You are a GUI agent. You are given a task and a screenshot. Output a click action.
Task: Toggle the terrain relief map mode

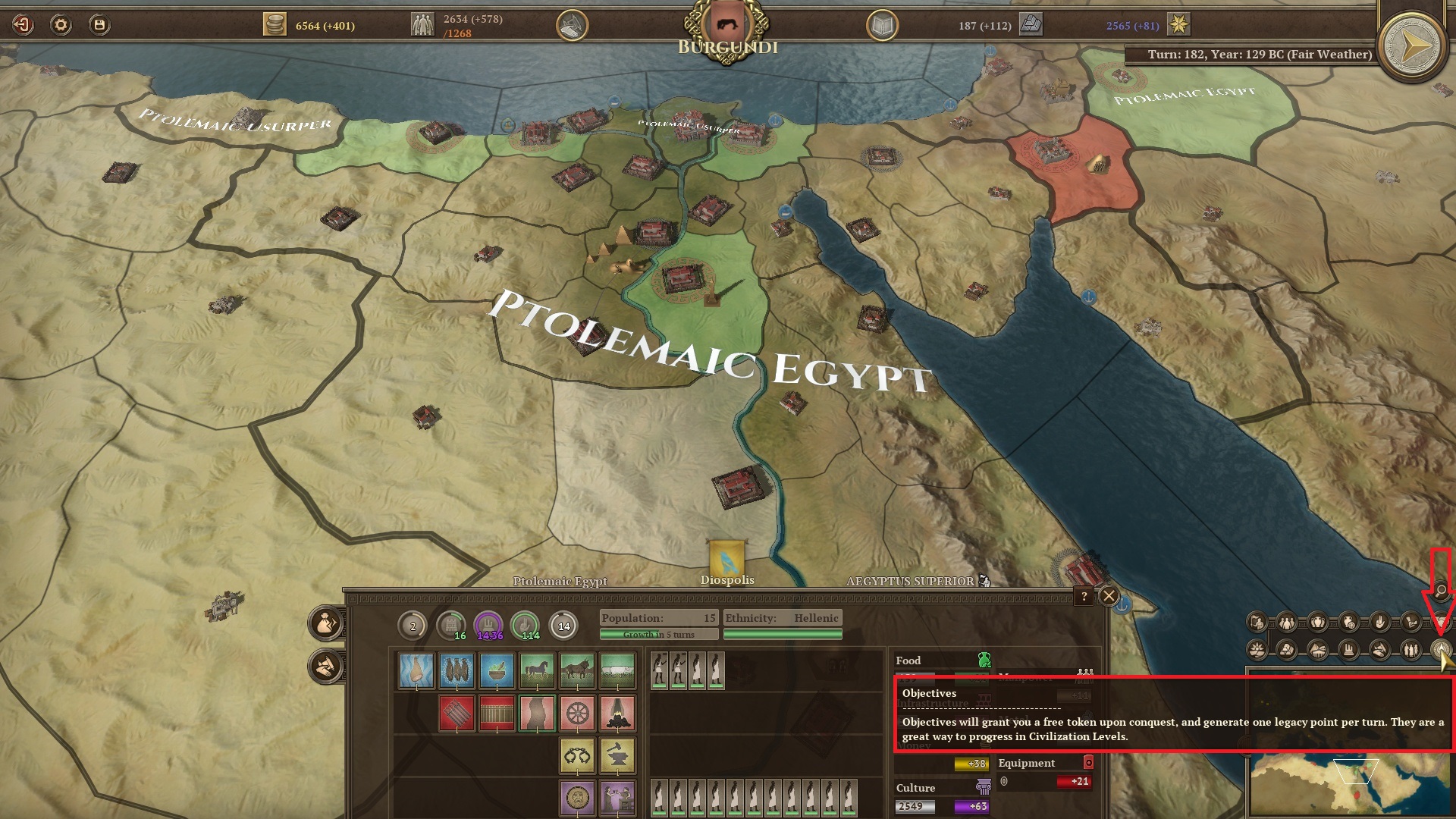pyautogui.click(x=1317, y=649)
